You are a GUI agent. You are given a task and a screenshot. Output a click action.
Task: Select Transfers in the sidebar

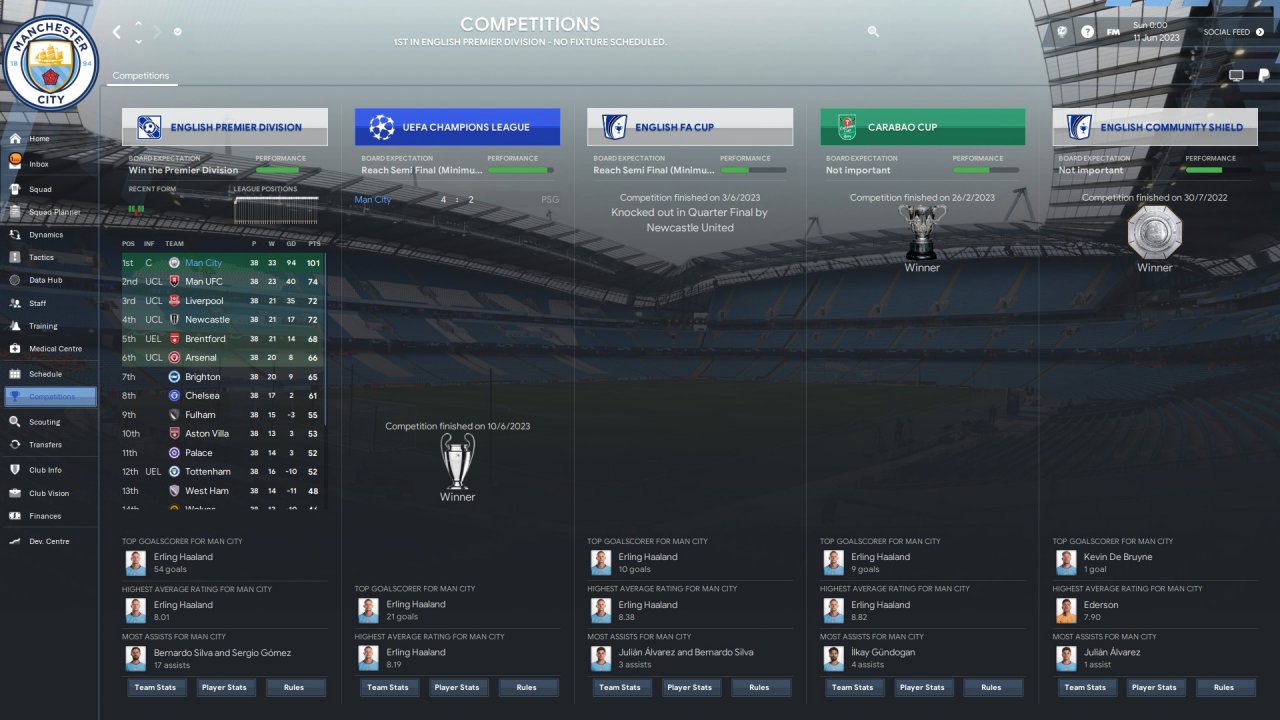point(45,445)
